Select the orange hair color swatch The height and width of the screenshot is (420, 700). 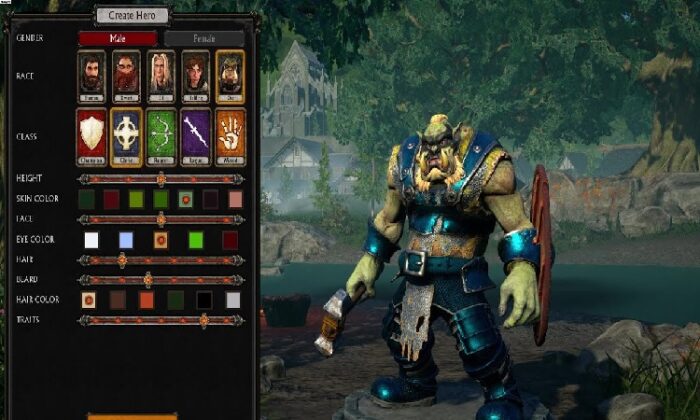146,300
